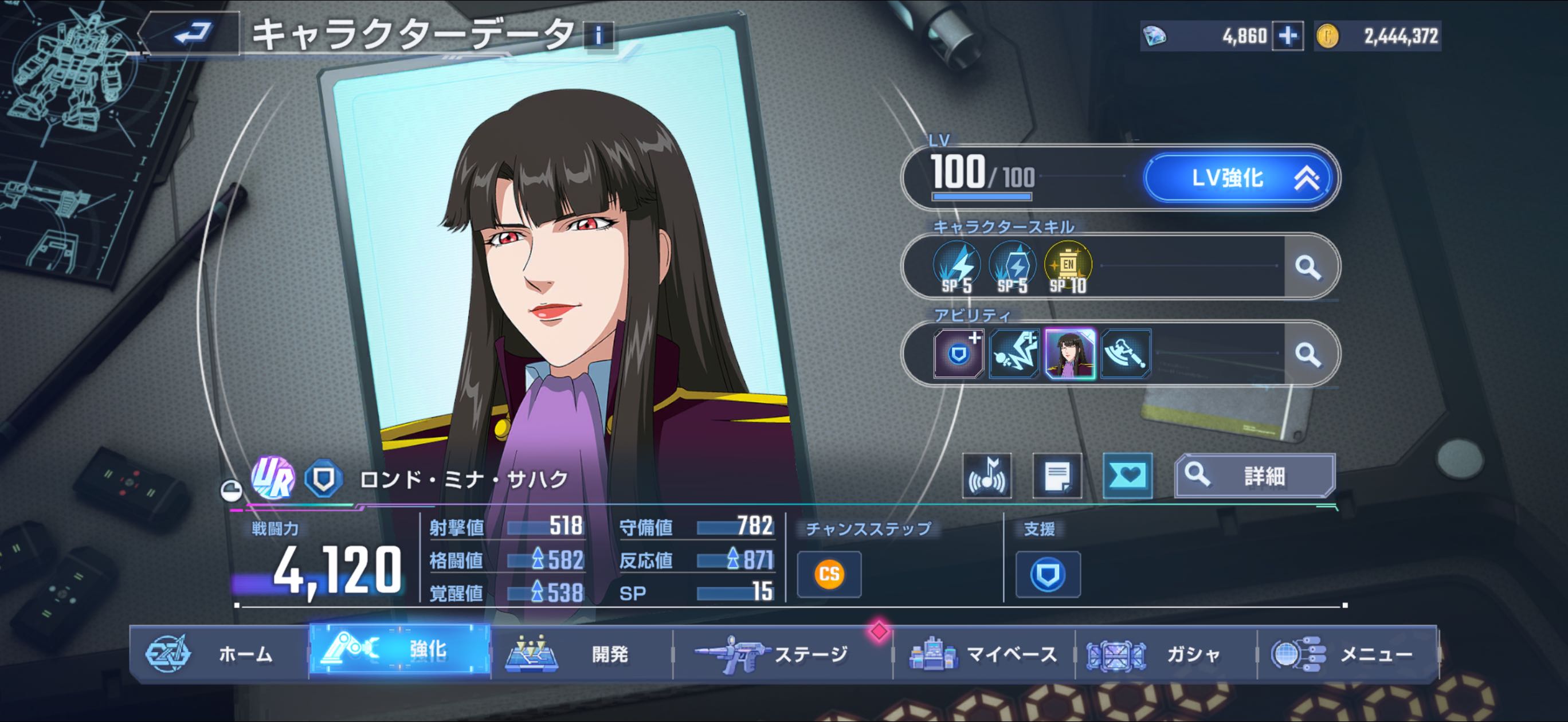Open the 開発 development tab
Image resolution: width=1568 pixels, height=722 pixels.
tap(581, 654)
